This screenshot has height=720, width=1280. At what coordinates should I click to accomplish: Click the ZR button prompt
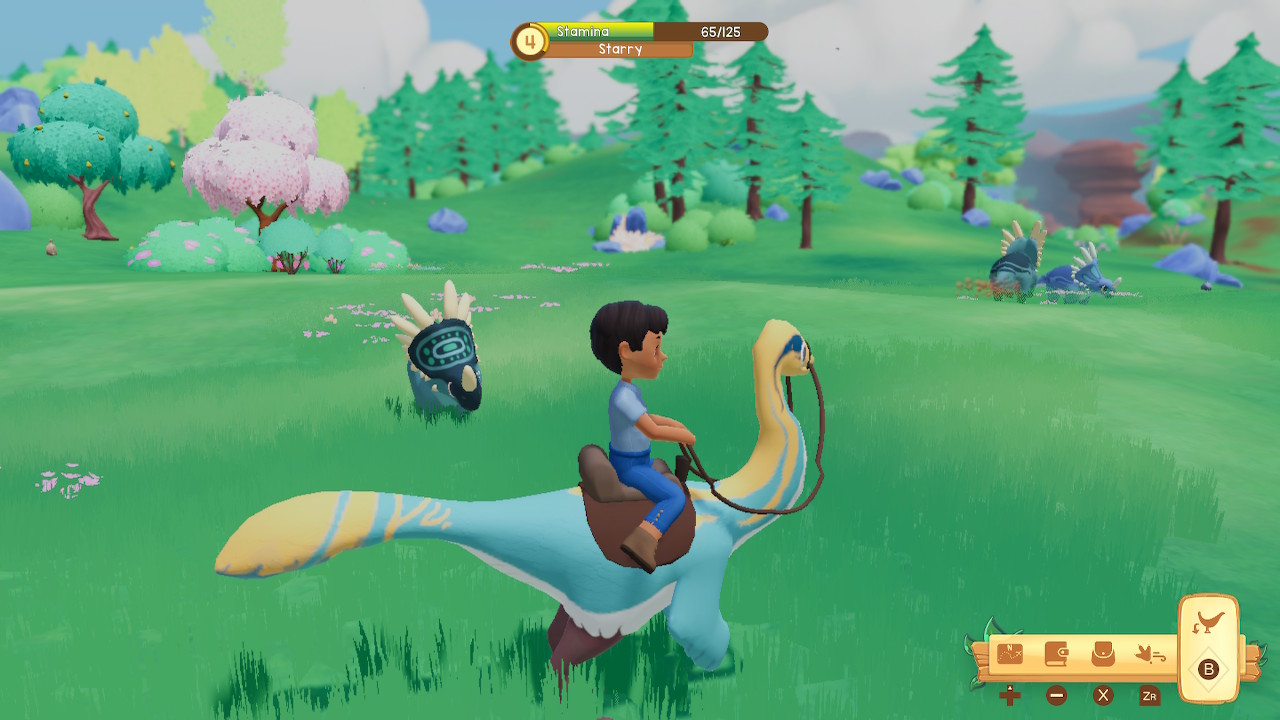click(1150, 696)
